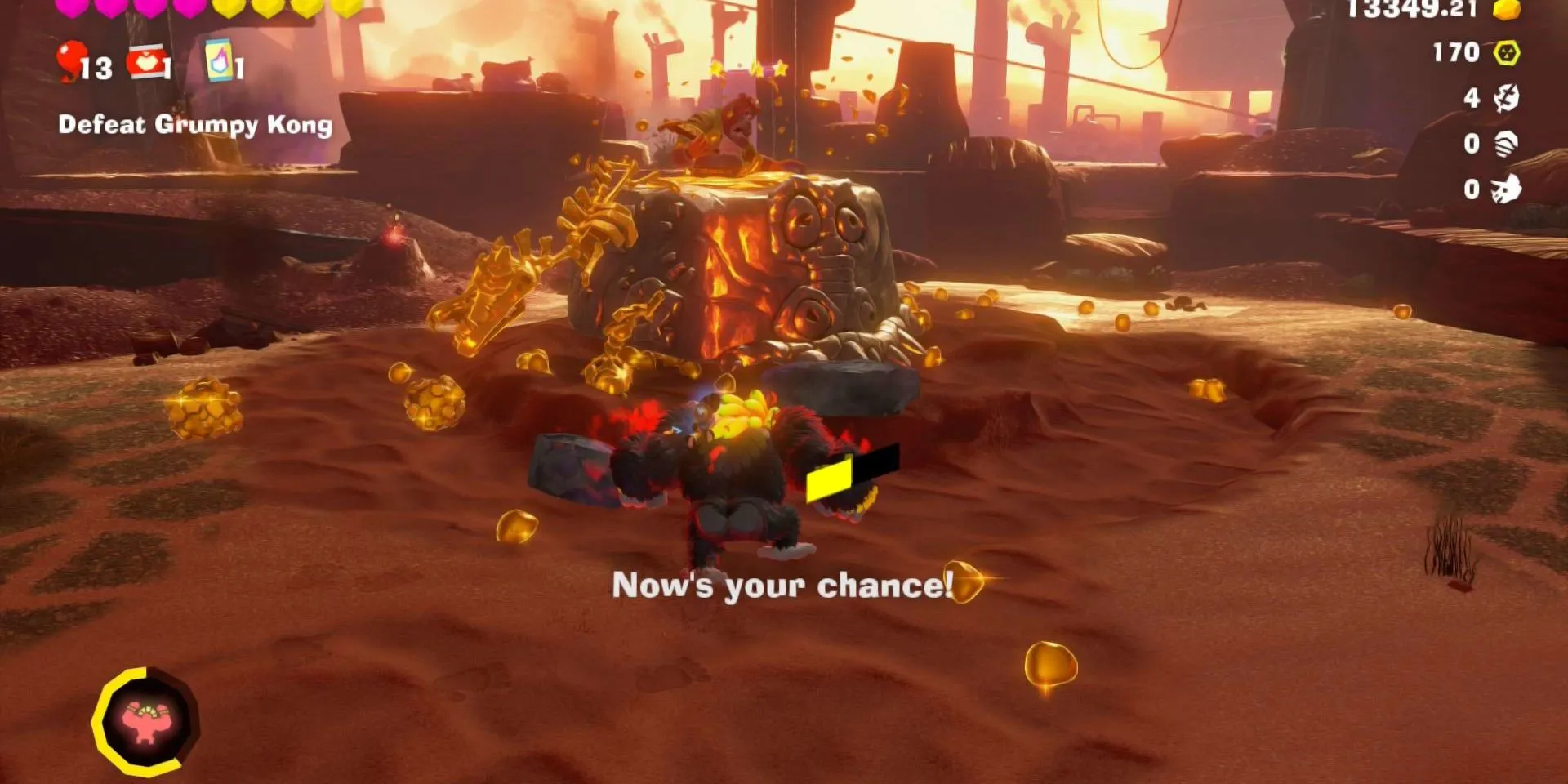1568x784 pixels.
Task: Click the crossed-out leaf fossil icon
Action: tap(1507, 98)
